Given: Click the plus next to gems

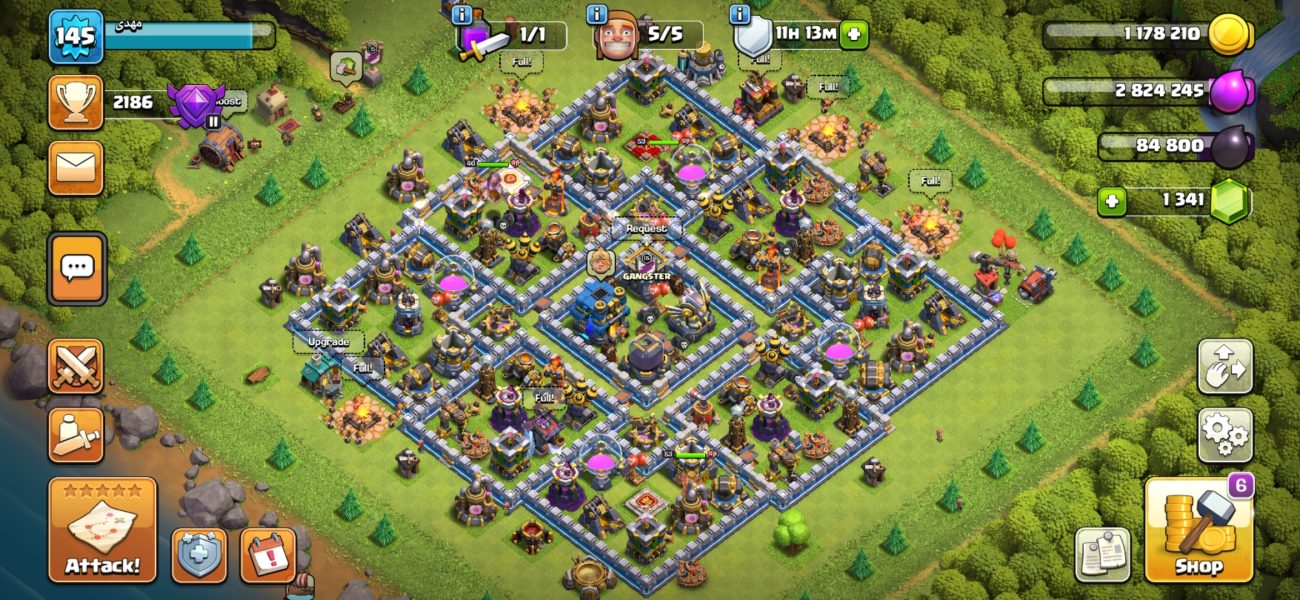Looking at the screenshot, I should [x=1110, y=201].
